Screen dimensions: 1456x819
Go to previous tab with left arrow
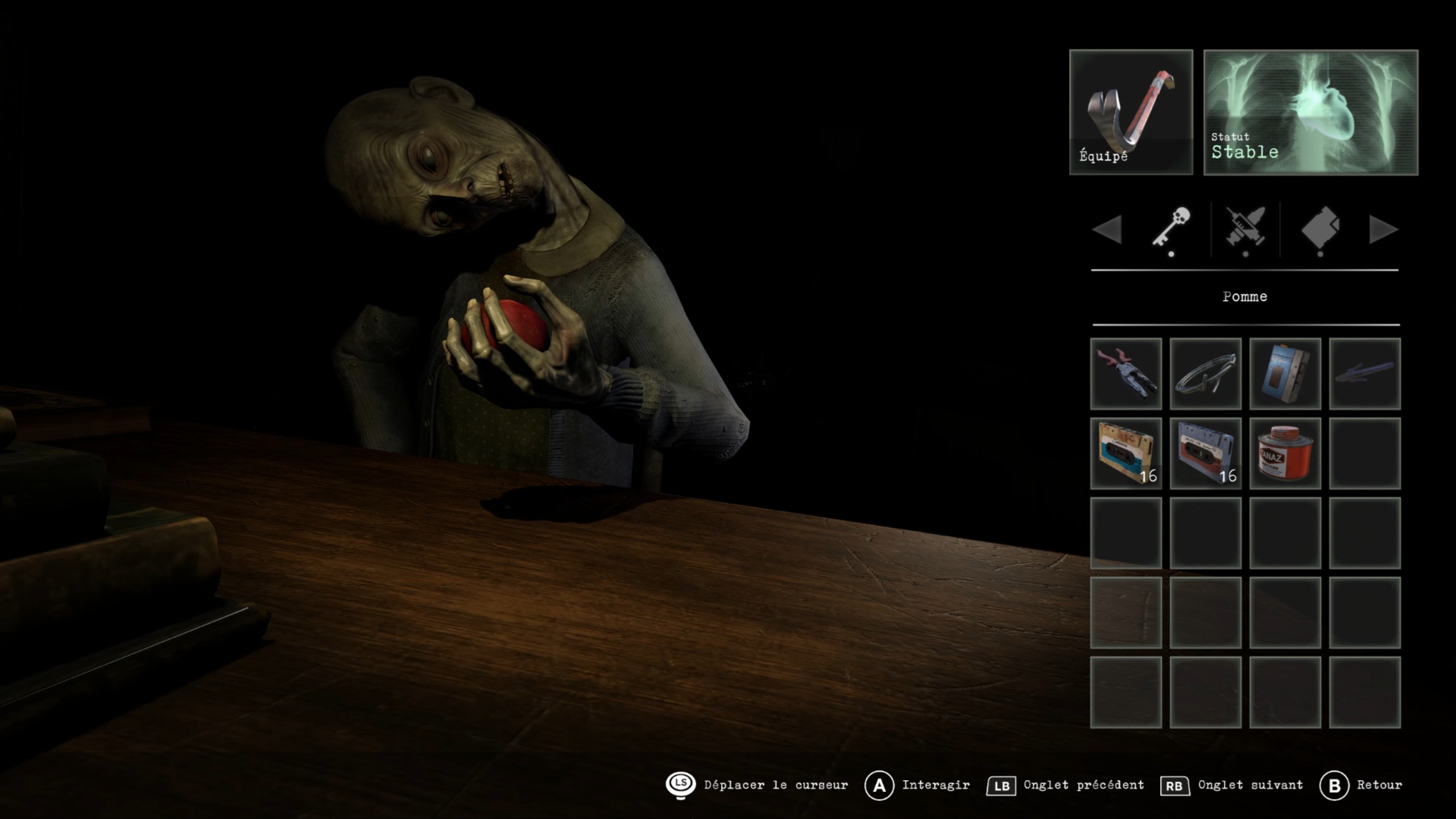[1107, 230]
